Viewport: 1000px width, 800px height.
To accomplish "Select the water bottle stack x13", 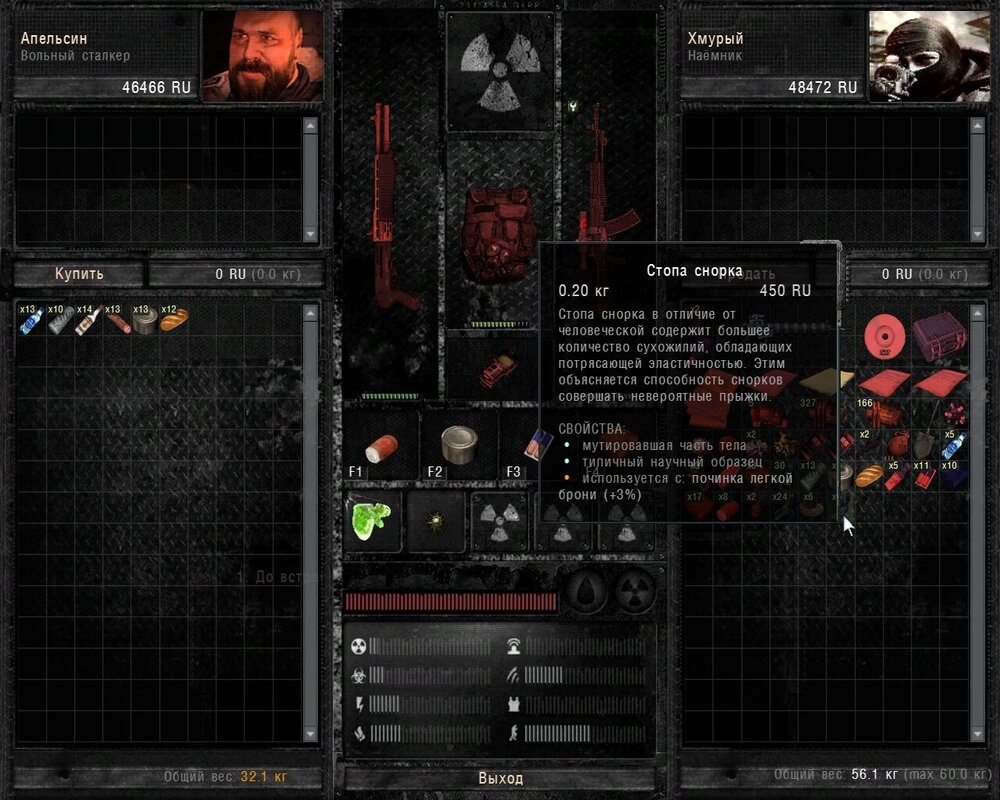I will (x=31, y=320).
